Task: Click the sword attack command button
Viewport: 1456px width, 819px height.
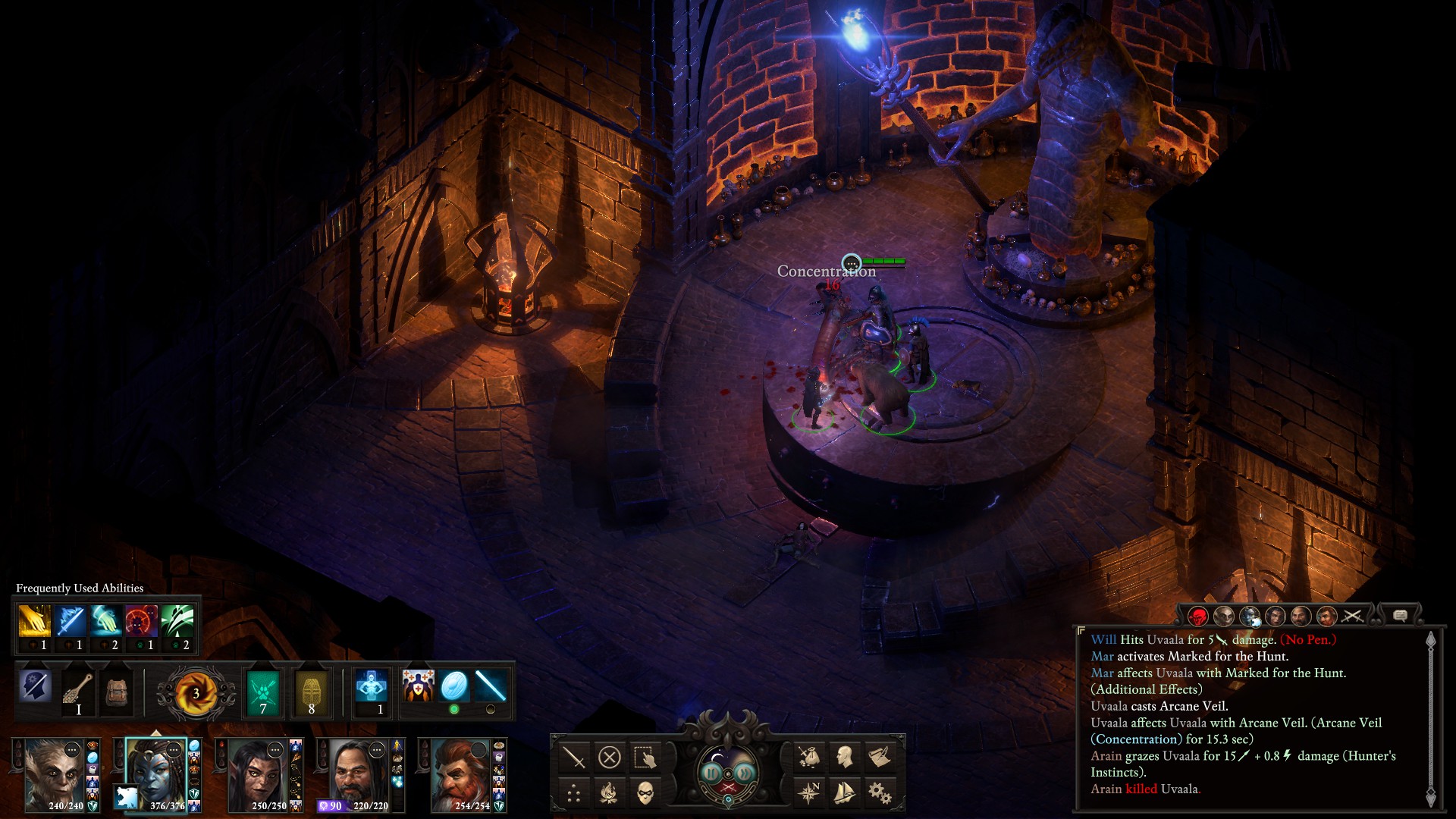Action: (574, 757)
